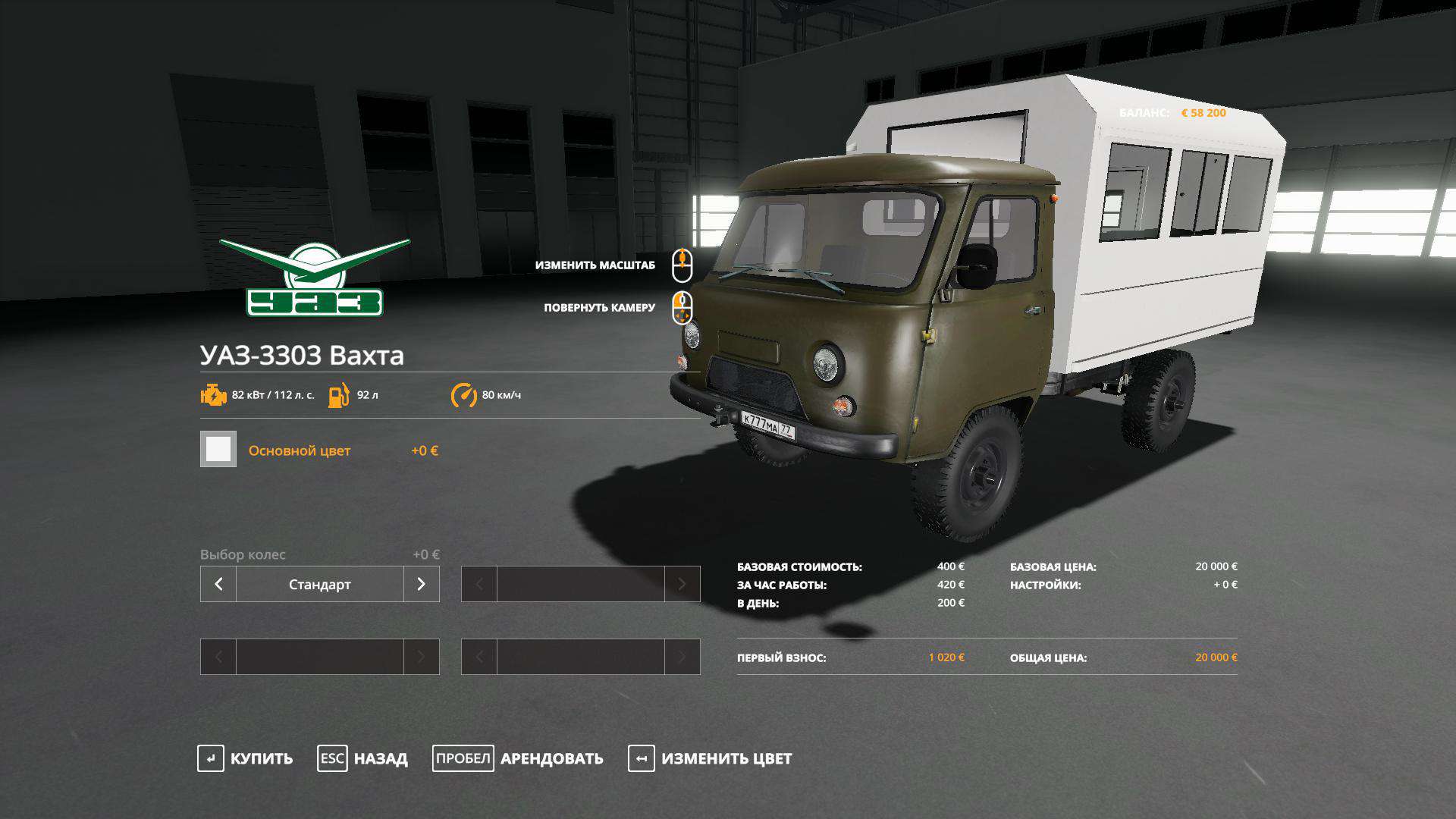Choose previous wheel option before Стандарт
Screen dimensions: 1456x819
pyautogui.click(x=218, y=584)
